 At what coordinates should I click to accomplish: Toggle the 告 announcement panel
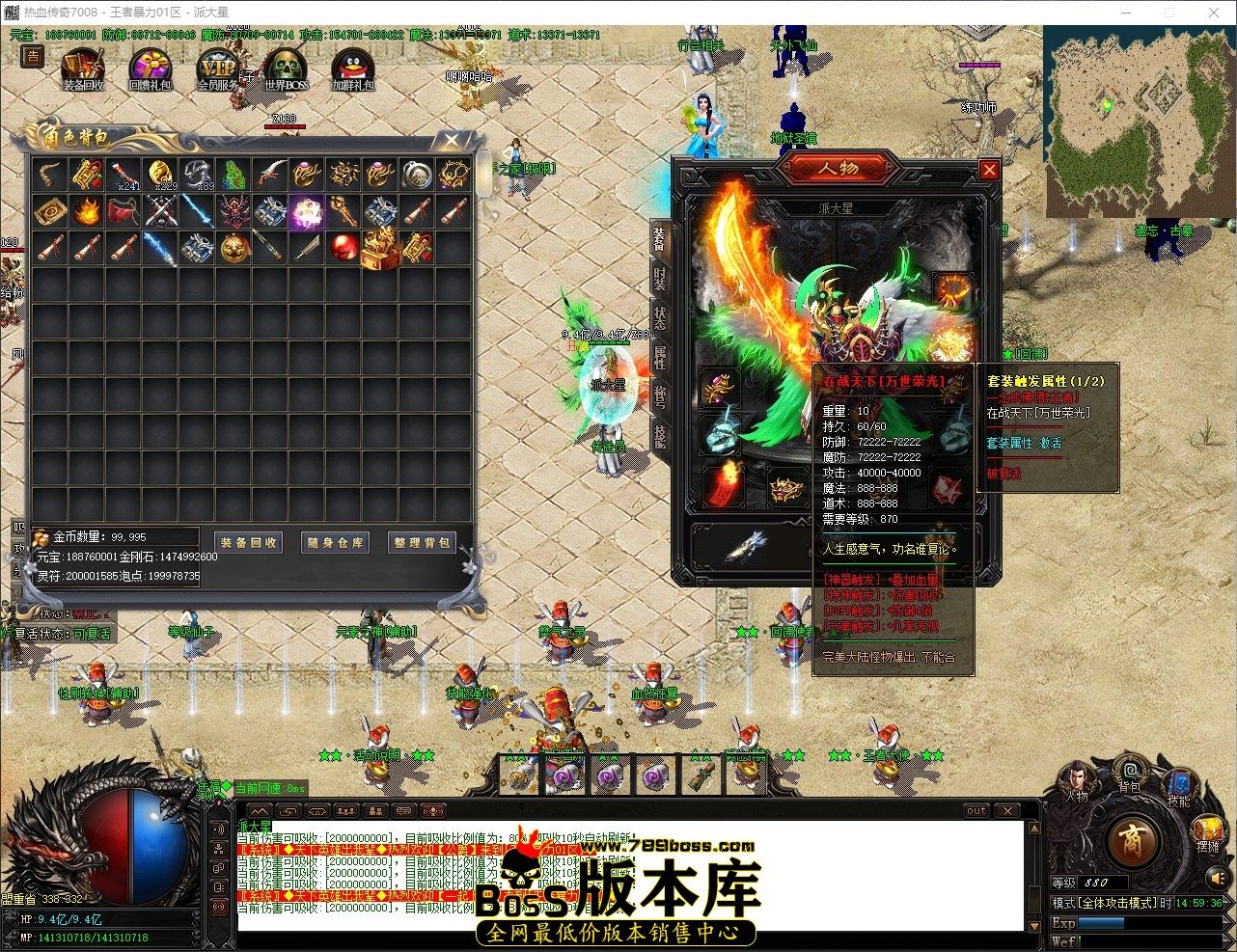32,58
